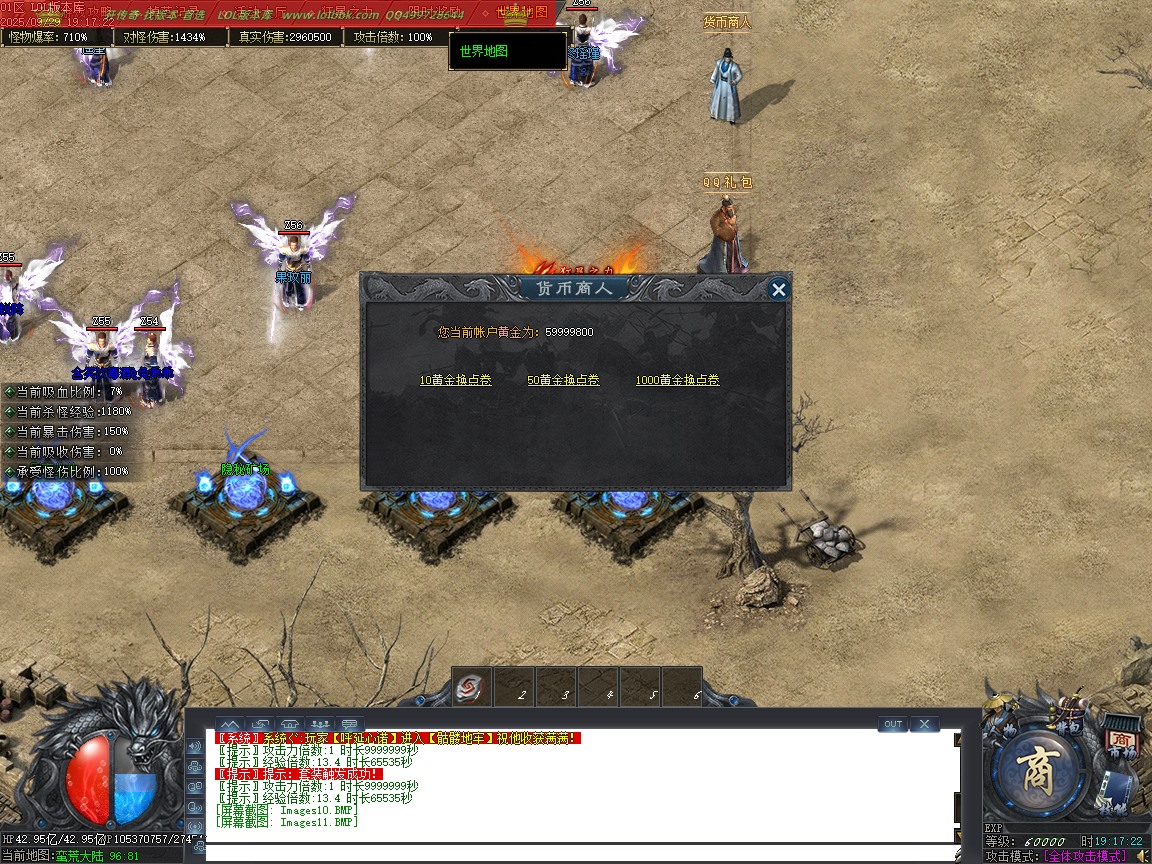Switch the 全体攻击模式 attack mode
Viewport: 1152px width, 864px height.
pyautogui.click(x=1085, y=856)
